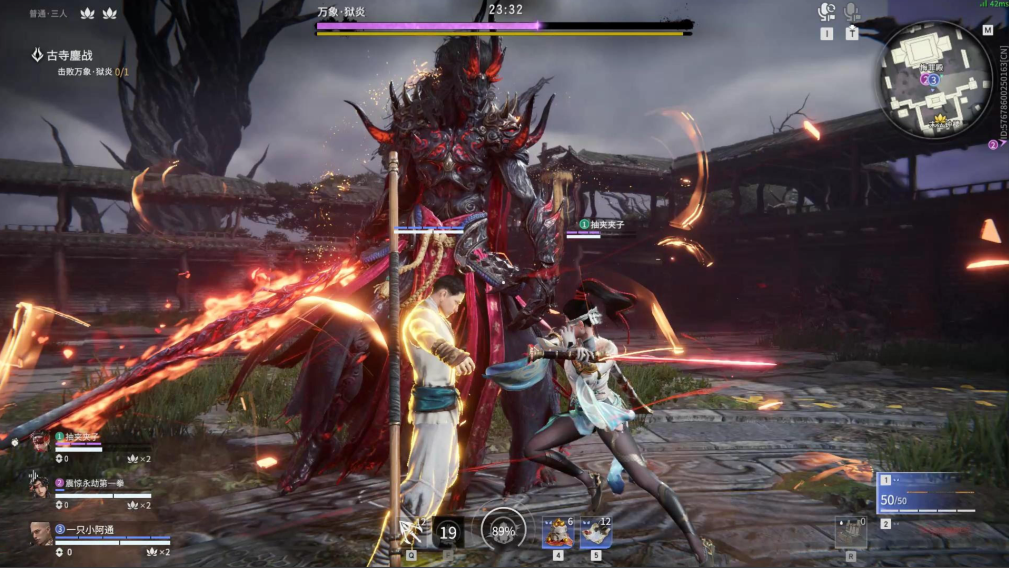Select the consumable slot with count 12
The width and height of the screenshot is (1009, 568).
pyautogui.click(x=596, y=532)
